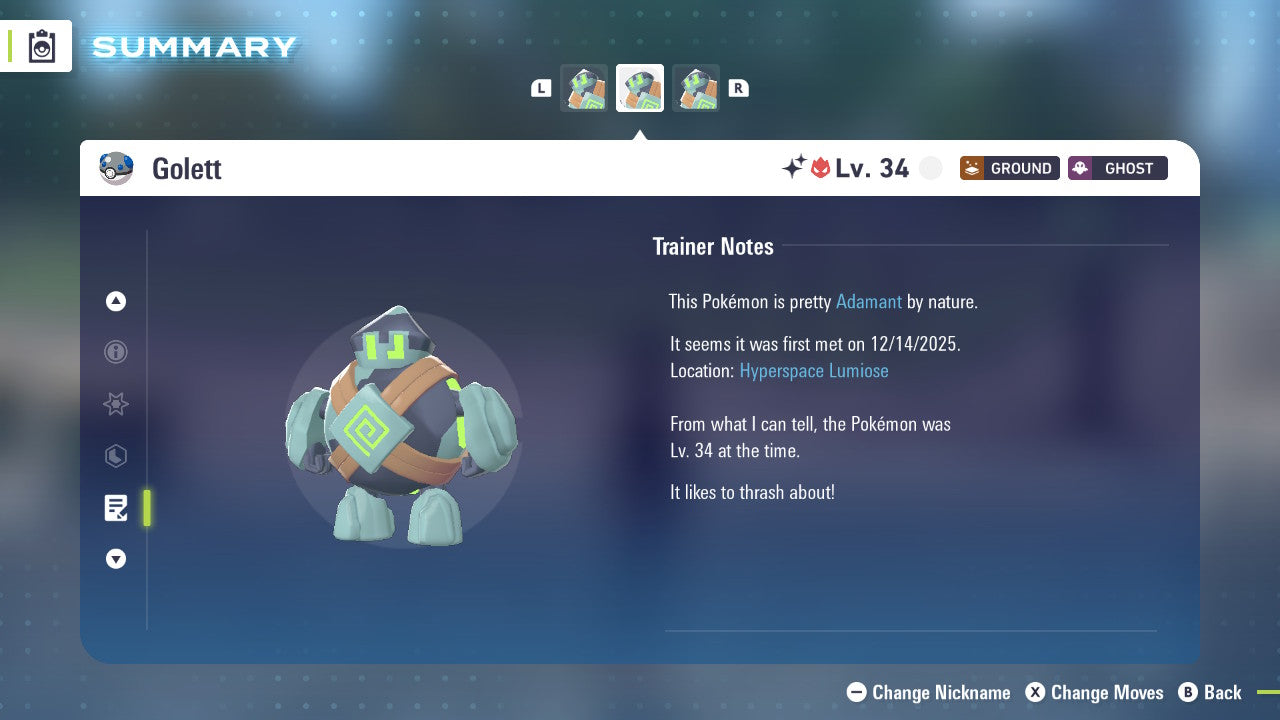Toggle the L shoulder button indicator
This screenshot has height=720, width=1280.
541,88
